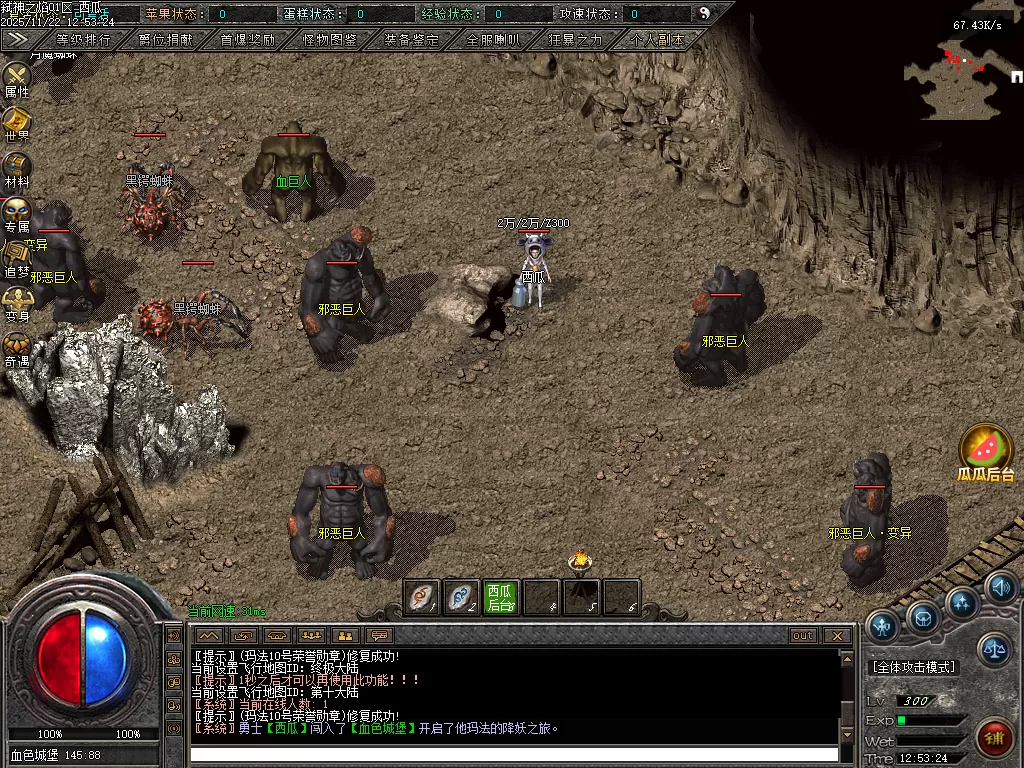Open the 世界 world map scroll icon
The width and height of the screenshot is (1024, 768).
pos(17,121)
